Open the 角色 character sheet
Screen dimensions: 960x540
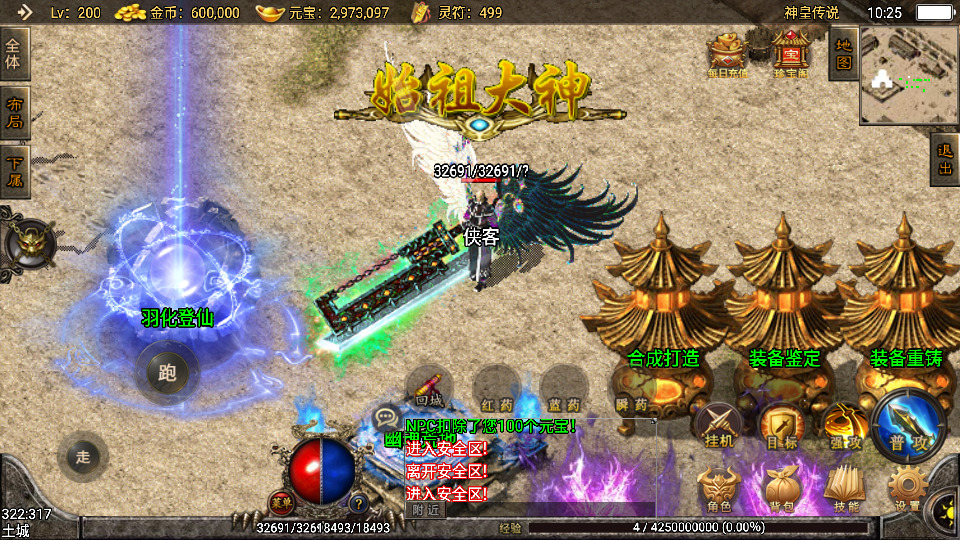(x=719, y=490)
